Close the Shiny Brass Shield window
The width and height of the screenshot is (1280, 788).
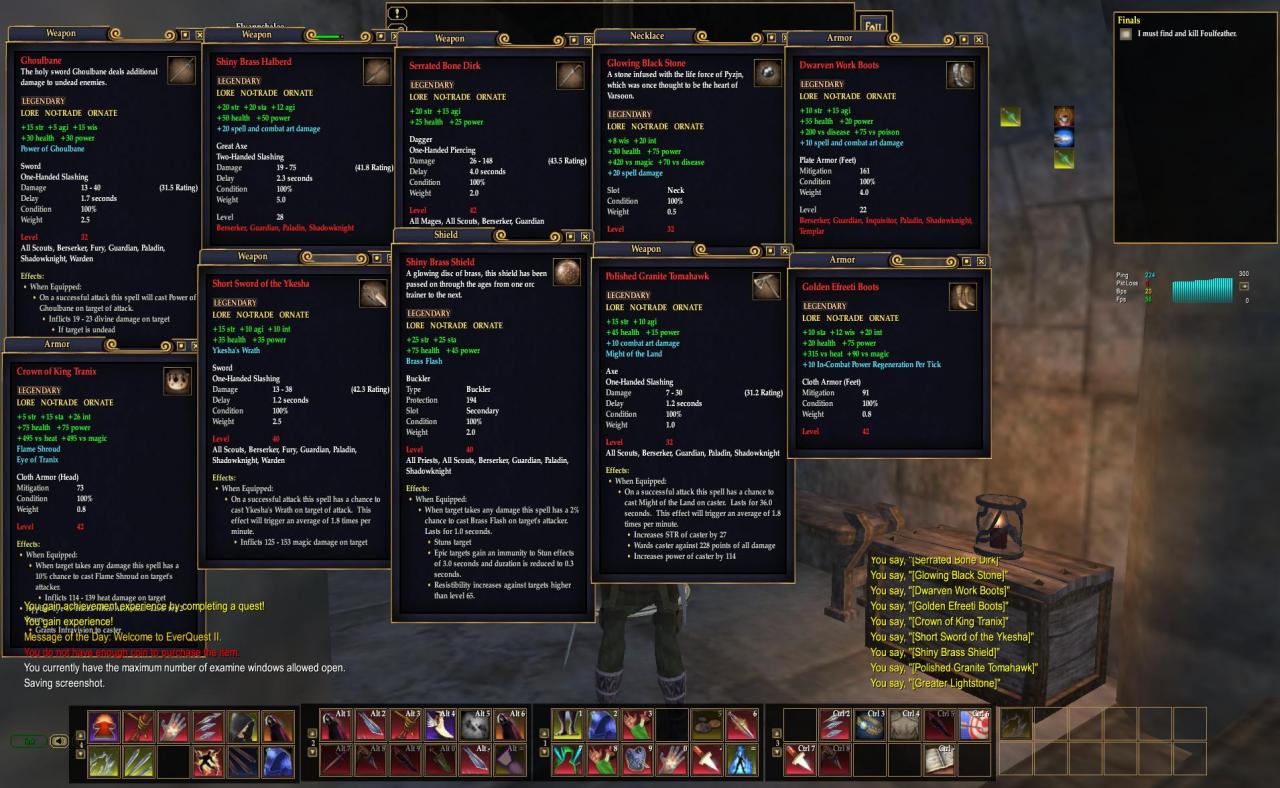click(x=585, y=237)
